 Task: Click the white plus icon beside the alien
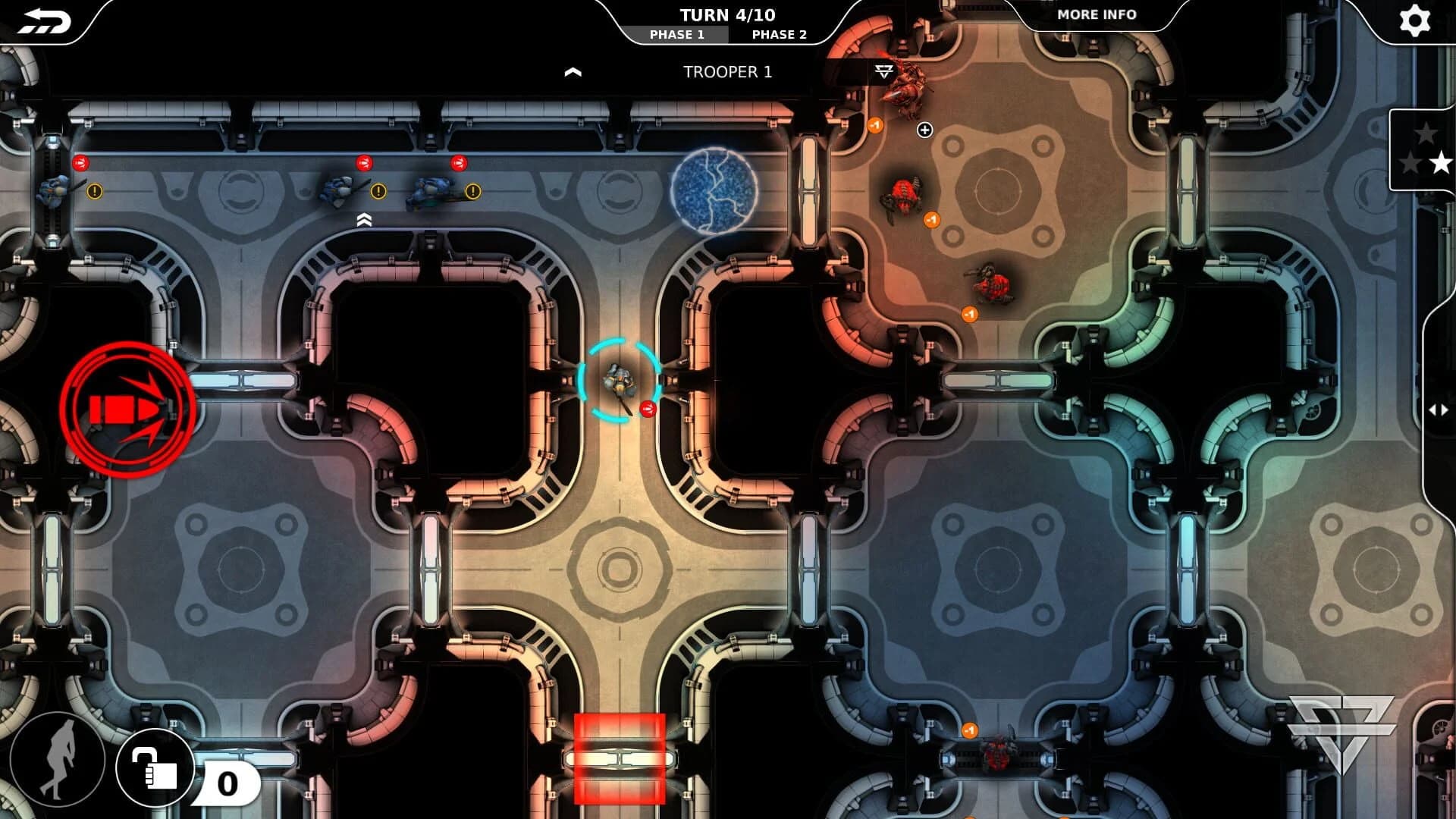point(924,130)
